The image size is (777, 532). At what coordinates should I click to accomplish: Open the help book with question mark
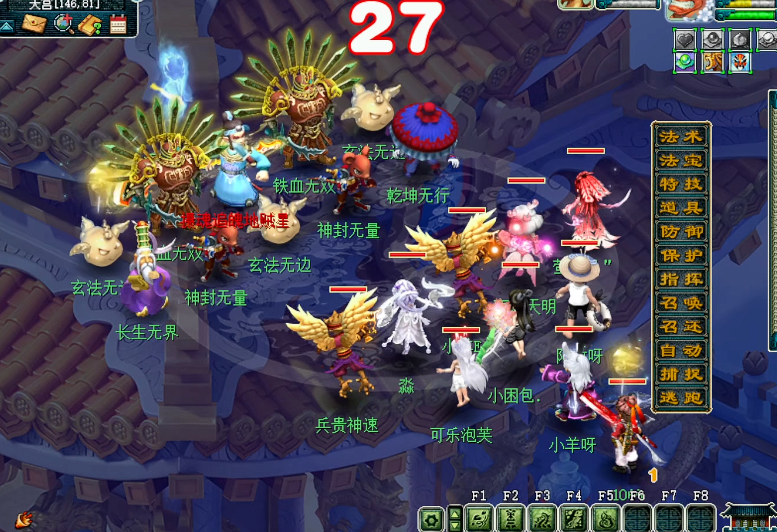pos(92,23)
